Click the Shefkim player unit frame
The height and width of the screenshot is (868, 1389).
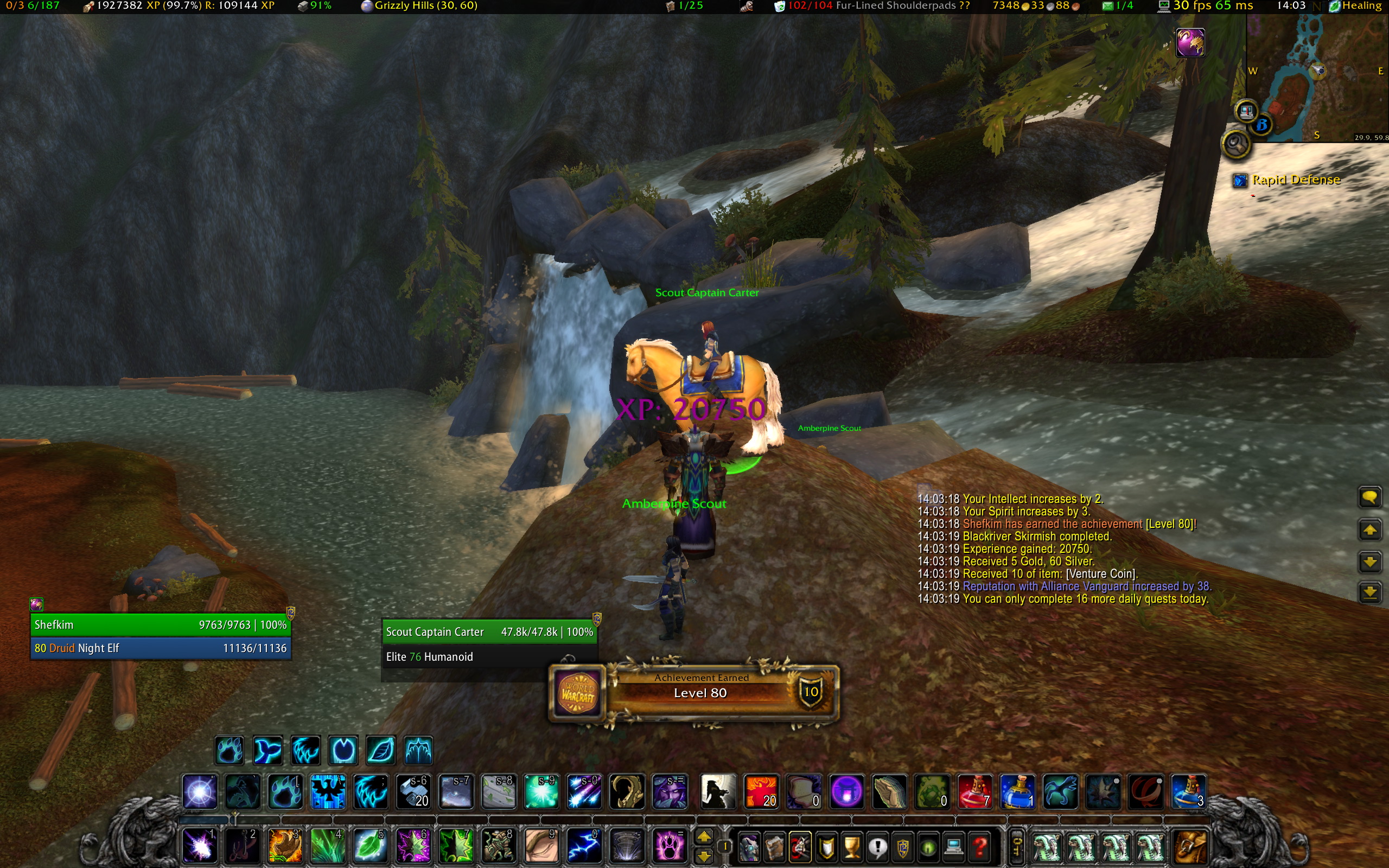[160, 624]
